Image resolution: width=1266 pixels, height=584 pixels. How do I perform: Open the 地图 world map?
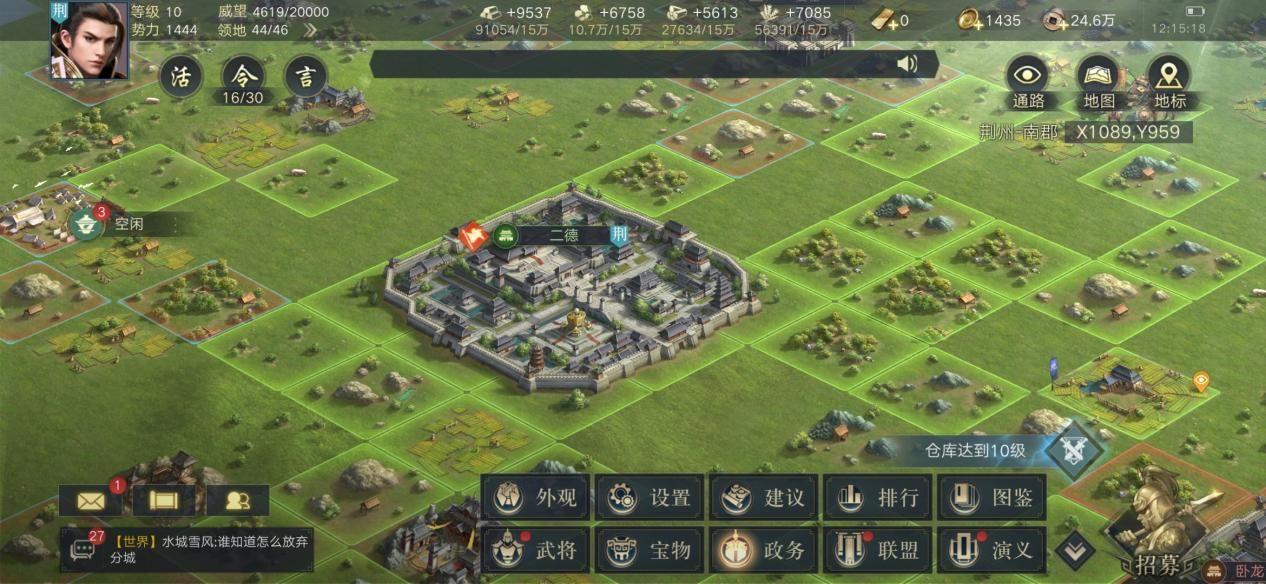click(x=1098, y=76)
